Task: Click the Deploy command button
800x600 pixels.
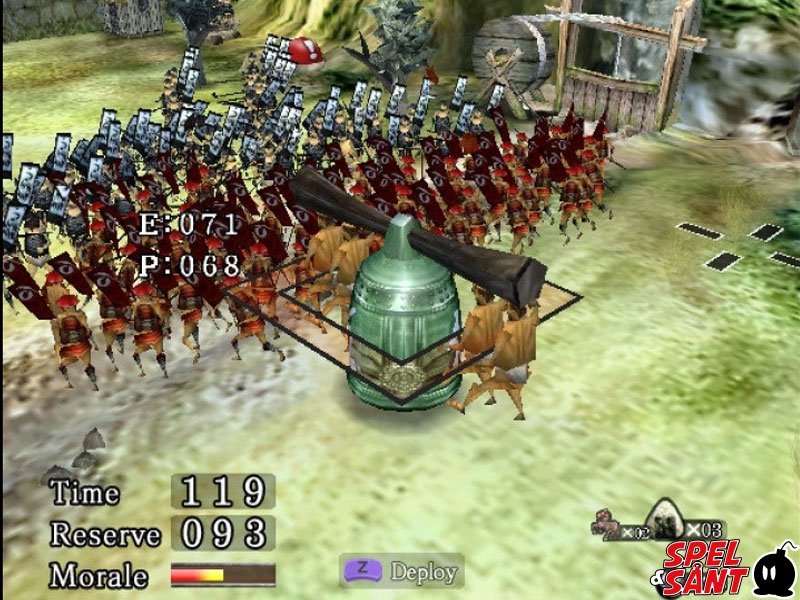Action: (401, 572)
